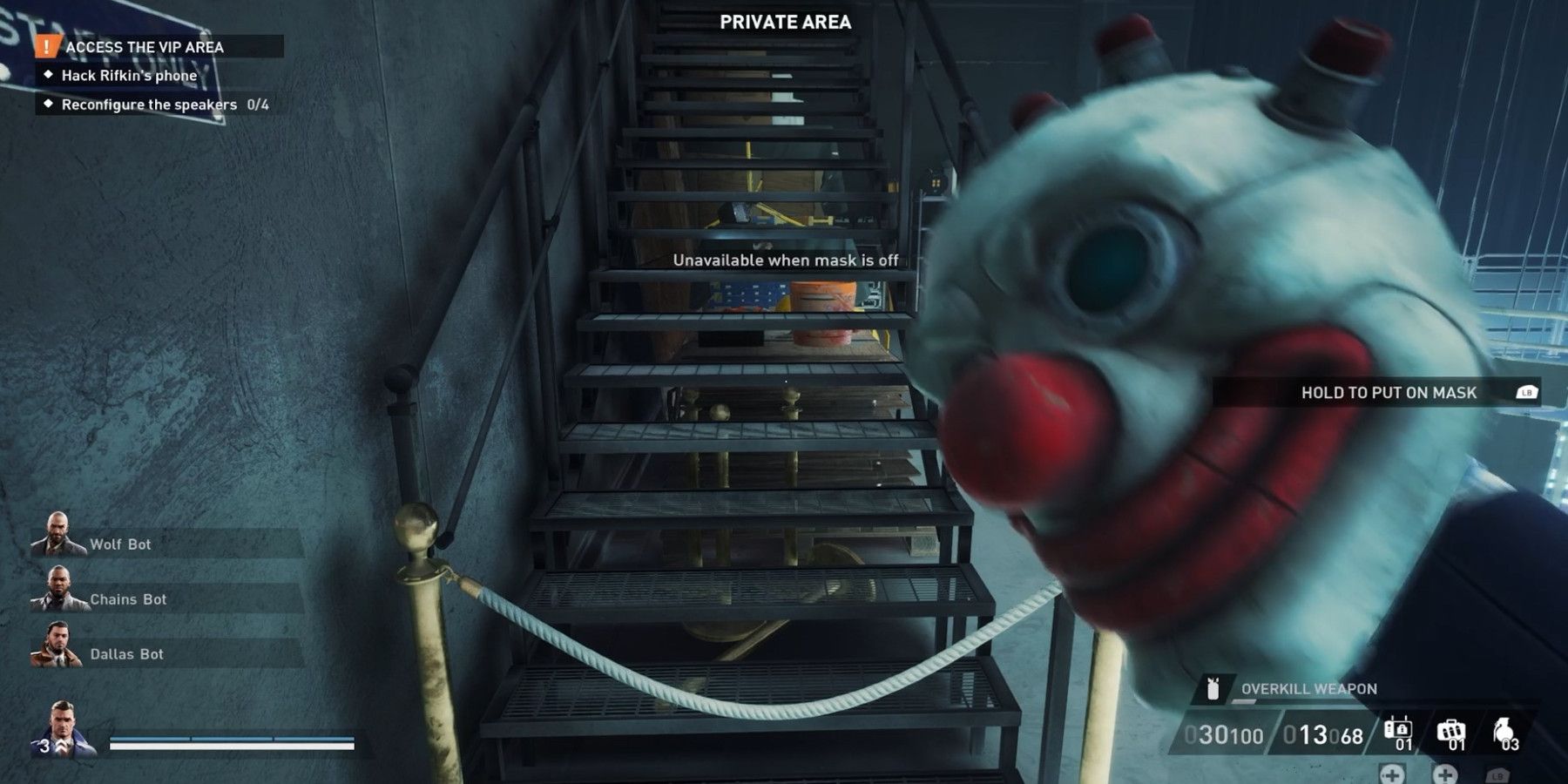Toggle the mask via HOLD TO PUT ON MASK
Image resolution: width=1568 pixels, height=784 pixels.
pos(1387,392)
